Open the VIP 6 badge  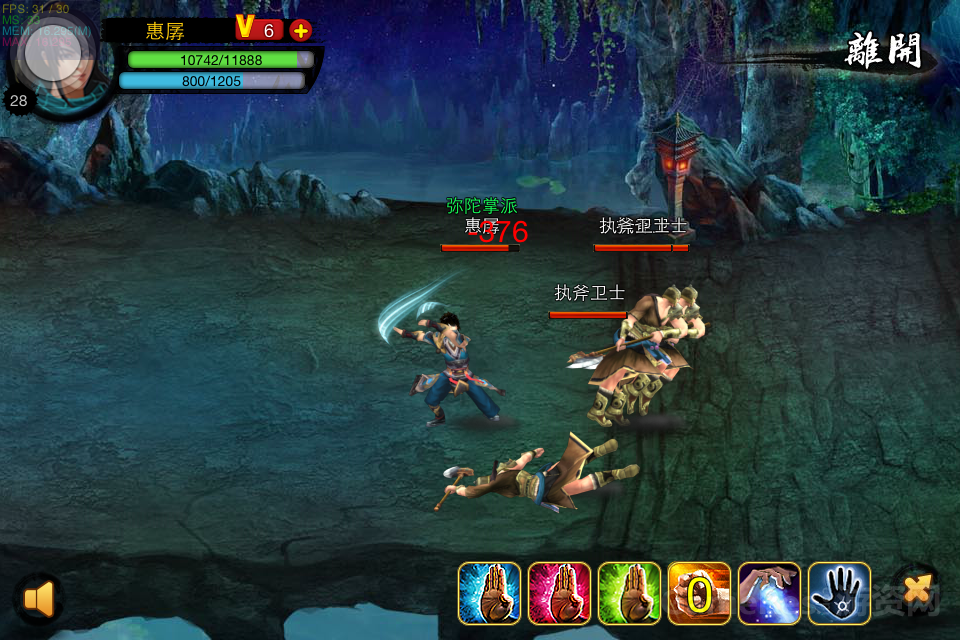(258, 29)
